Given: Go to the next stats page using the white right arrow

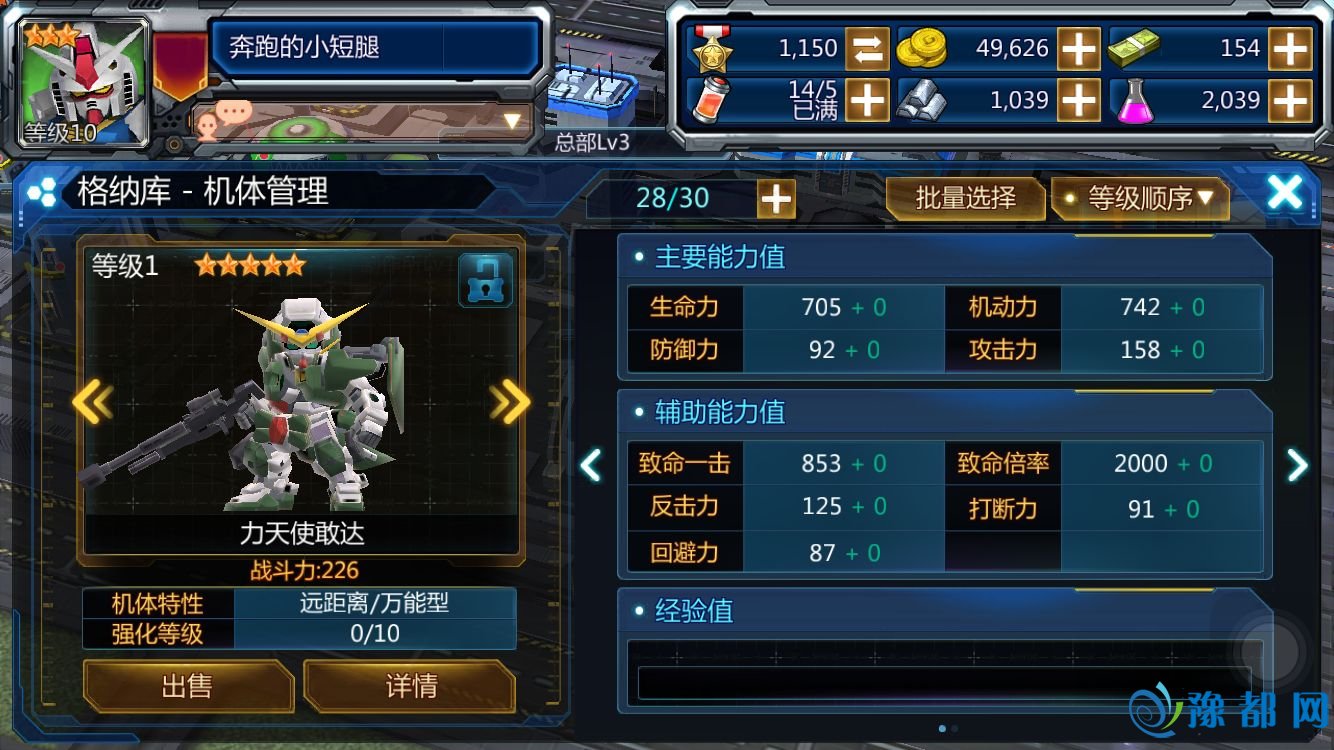Looking at the screenshot, I should pyautogui.click(x=1297, y=464).
